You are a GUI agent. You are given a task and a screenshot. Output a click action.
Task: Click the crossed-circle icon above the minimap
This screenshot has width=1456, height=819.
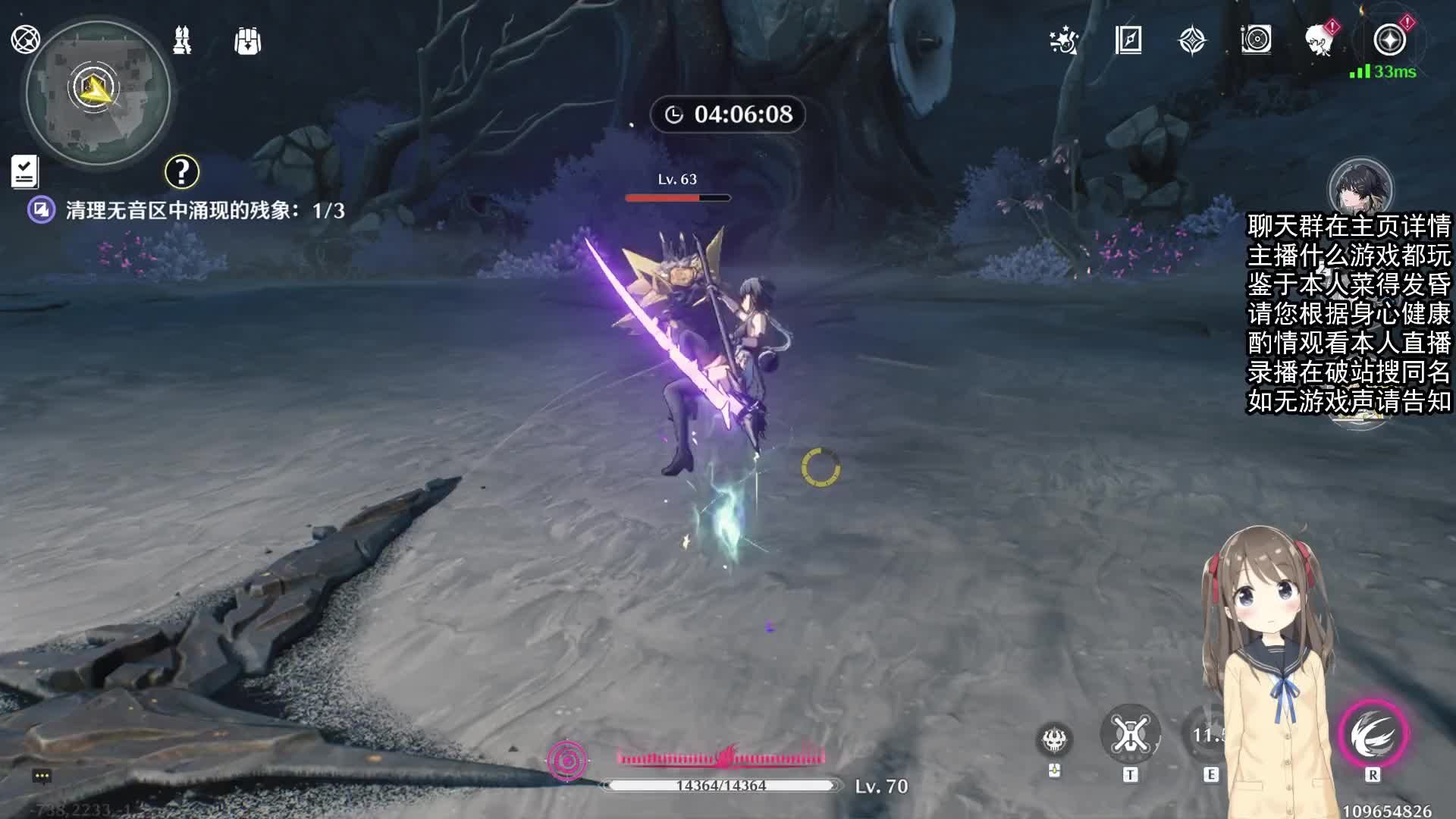(x=25, y=39)
